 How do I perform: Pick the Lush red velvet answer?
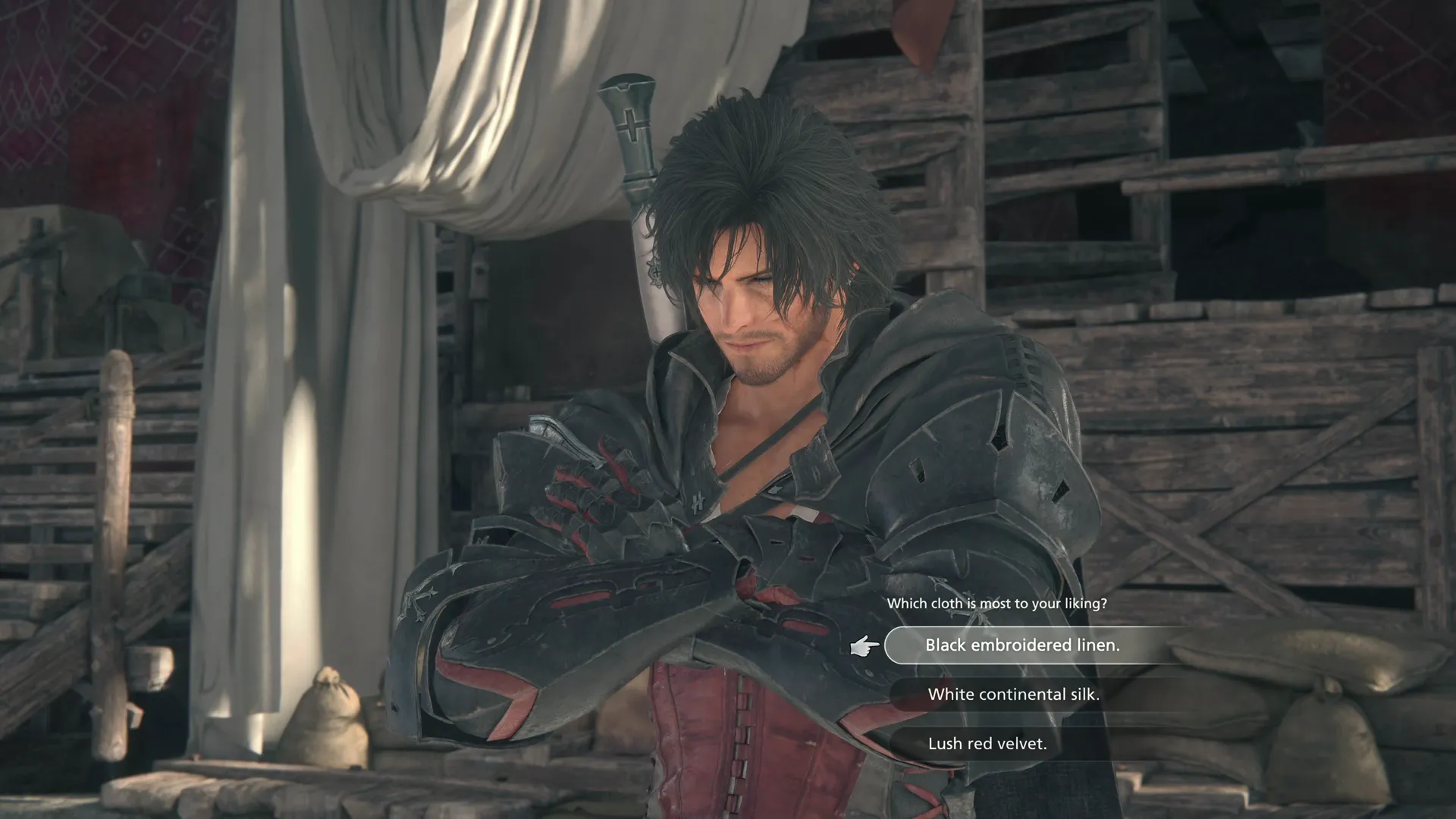987,744
